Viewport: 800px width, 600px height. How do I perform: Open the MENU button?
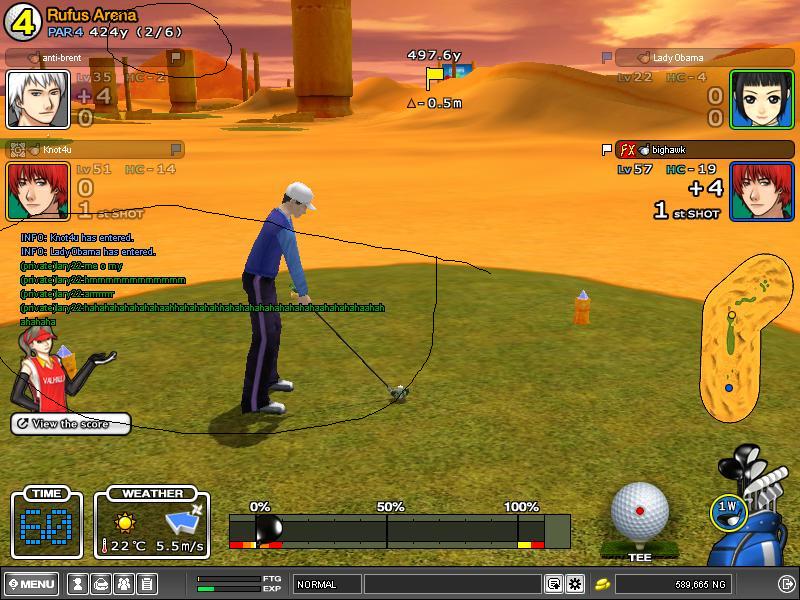[x=31, y=584]
